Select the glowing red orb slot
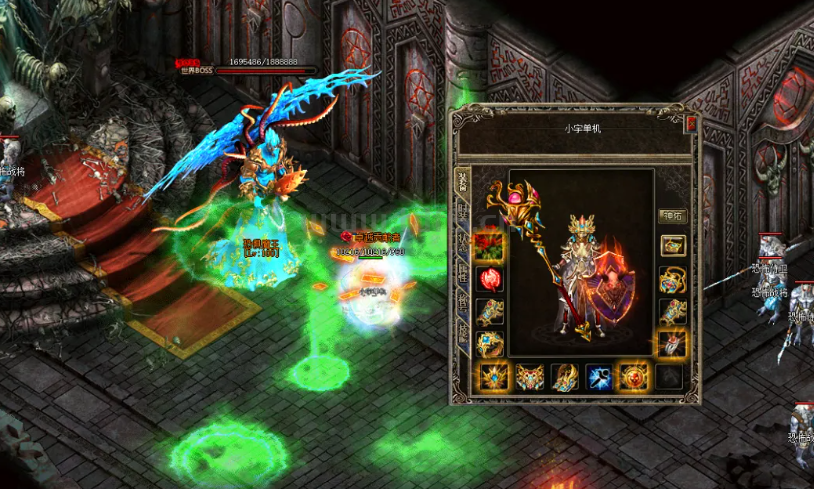Image resolution: width=814 pixels, height=489 pixels. pyautogui.click(x=490, y=279)
